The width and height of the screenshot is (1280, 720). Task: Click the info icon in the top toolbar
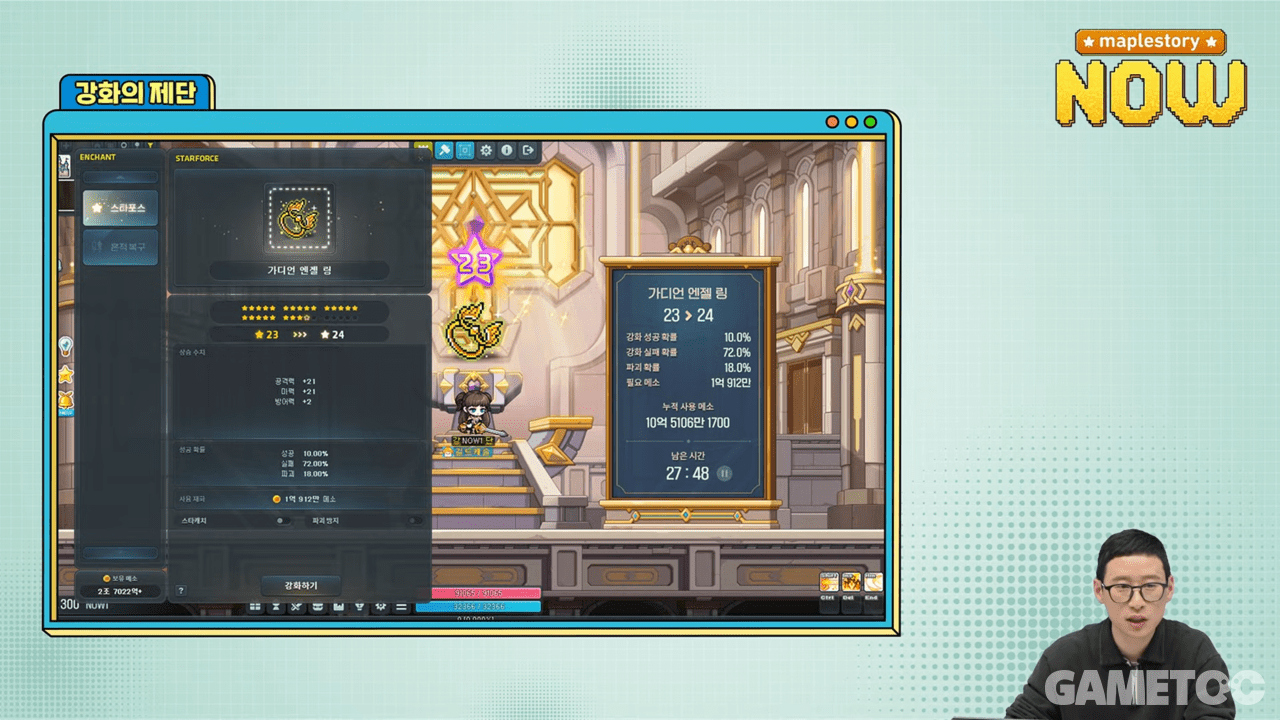click(507, 150)
